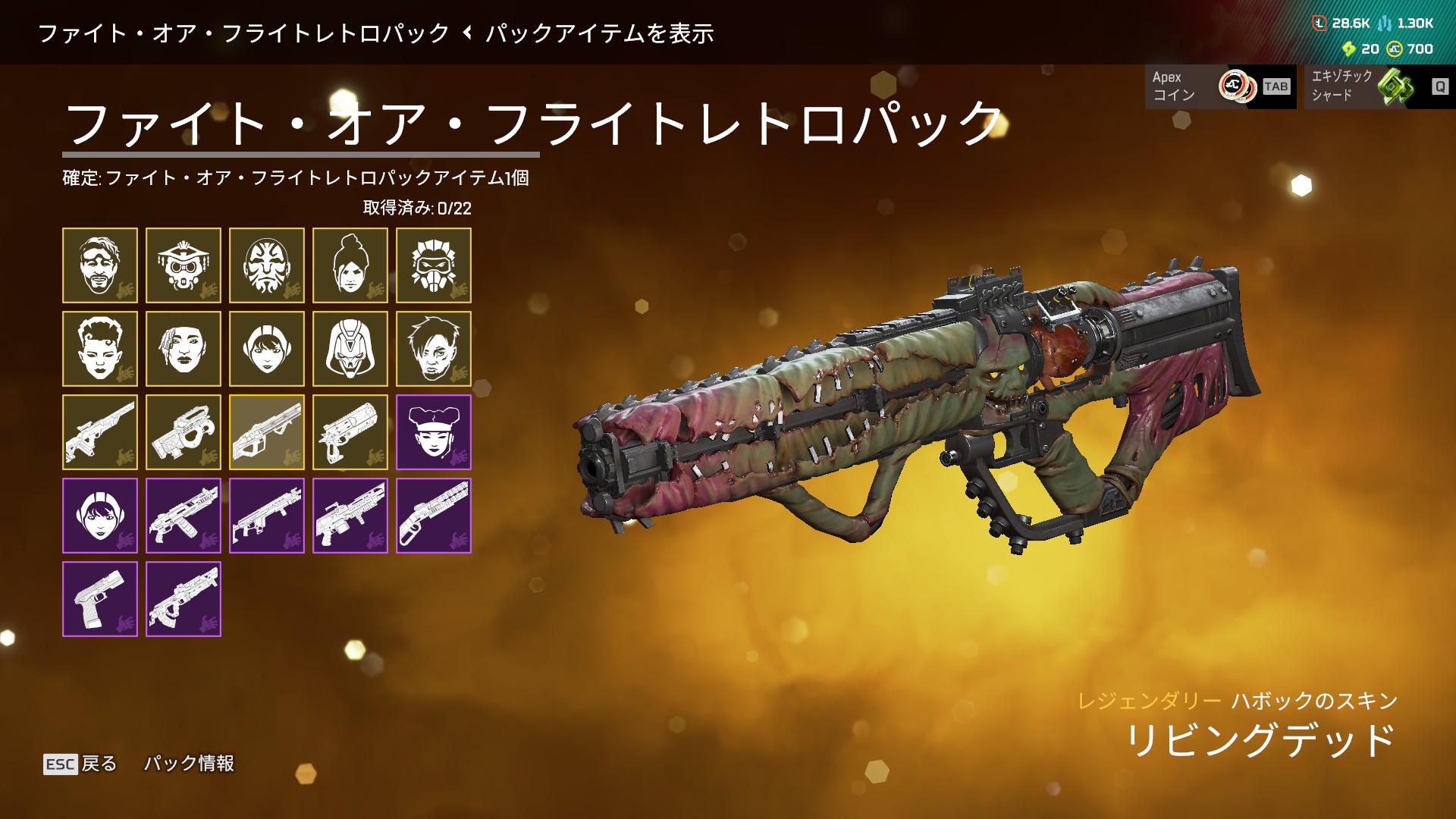Choose the gold-bordered sniper rifle skin tile
This screenshot has width=1456, height=819.
click(x=100, y=432)
